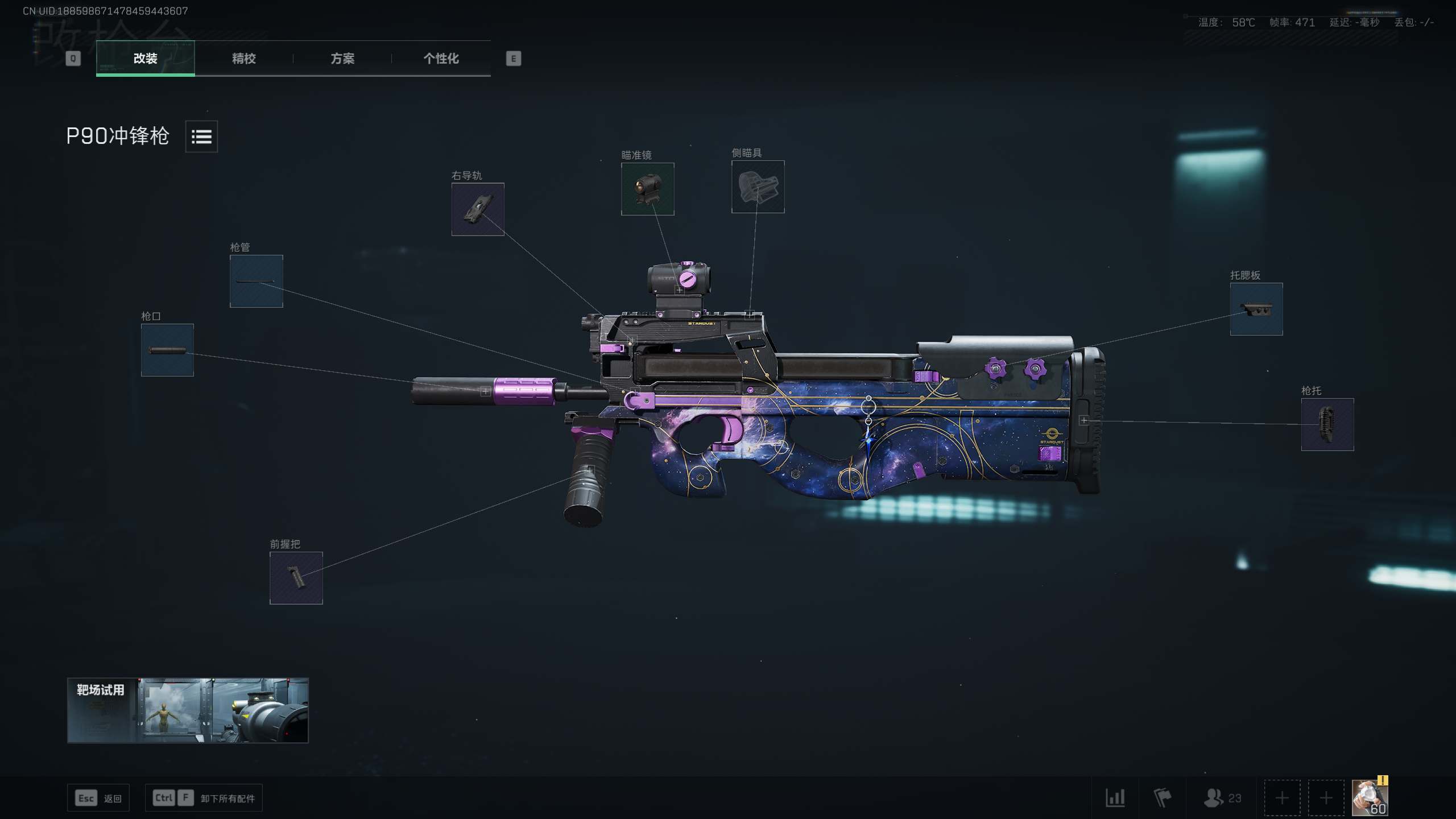Switch to the 精校 tab
Screen dimensions: 1456x819
coord(243,59)
